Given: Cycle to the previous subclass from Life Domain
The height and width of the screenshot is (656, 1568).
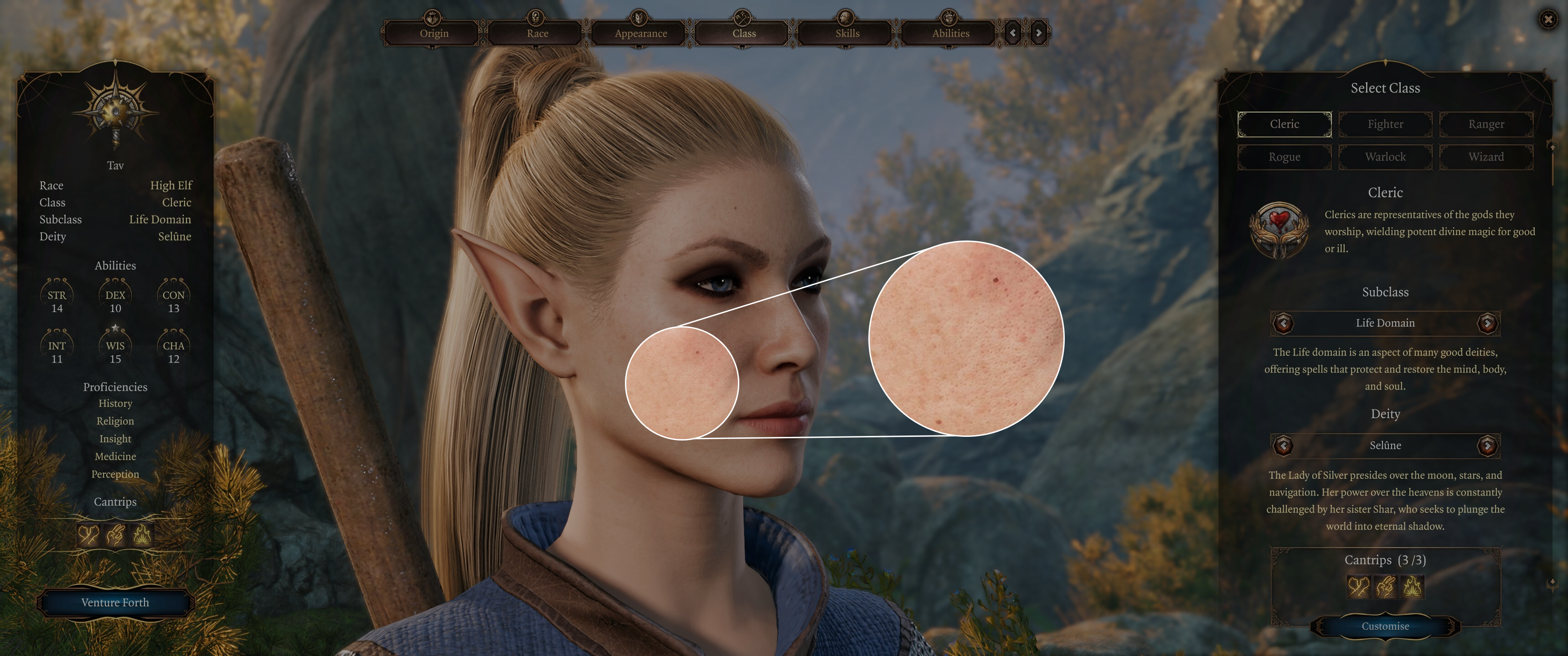Looking at the screenshot, I should pos(1283,323).
